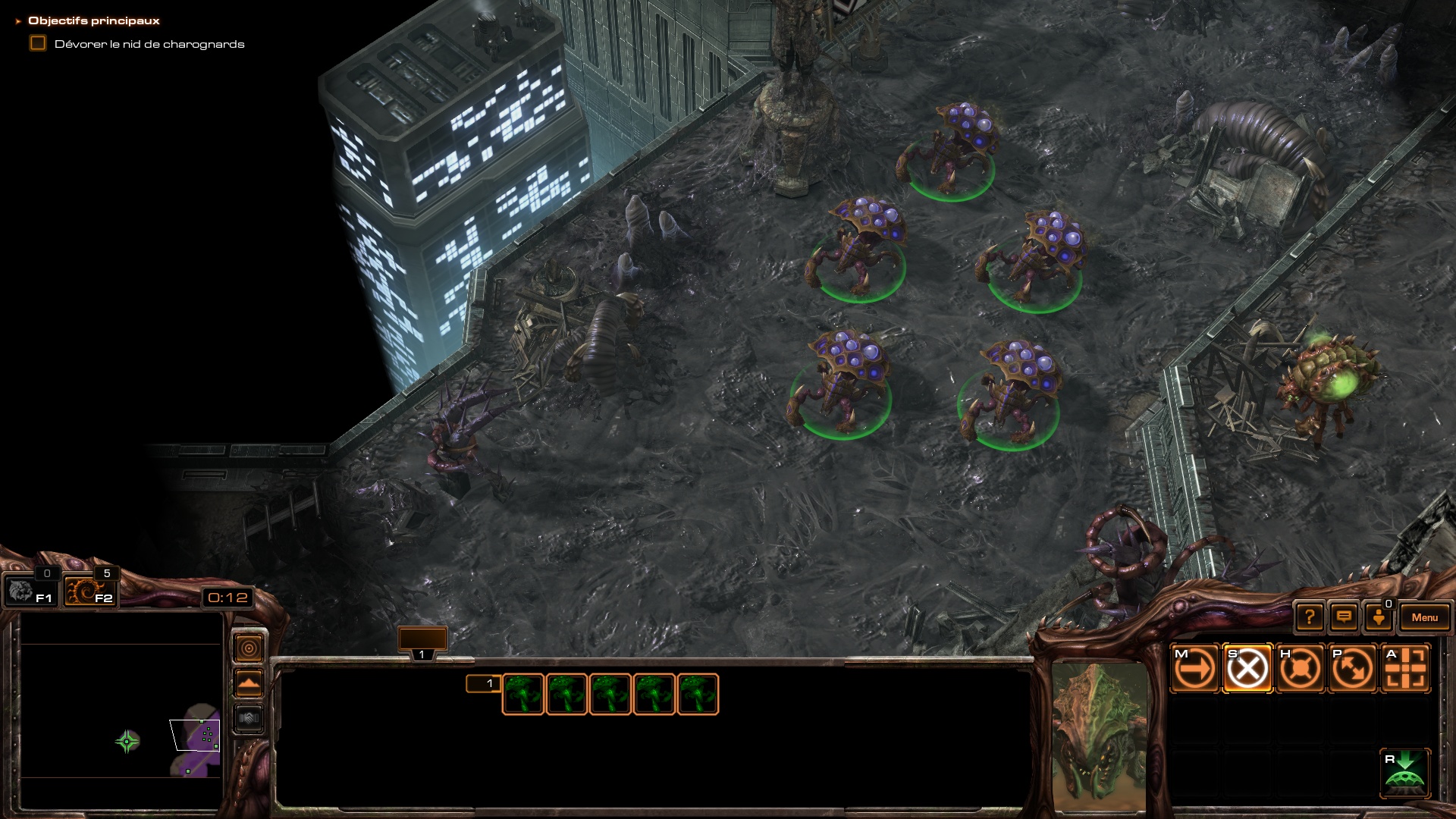Use the Burrow ability
The height and width of the screenshot is (819, 1456).
click(1405, 773)
